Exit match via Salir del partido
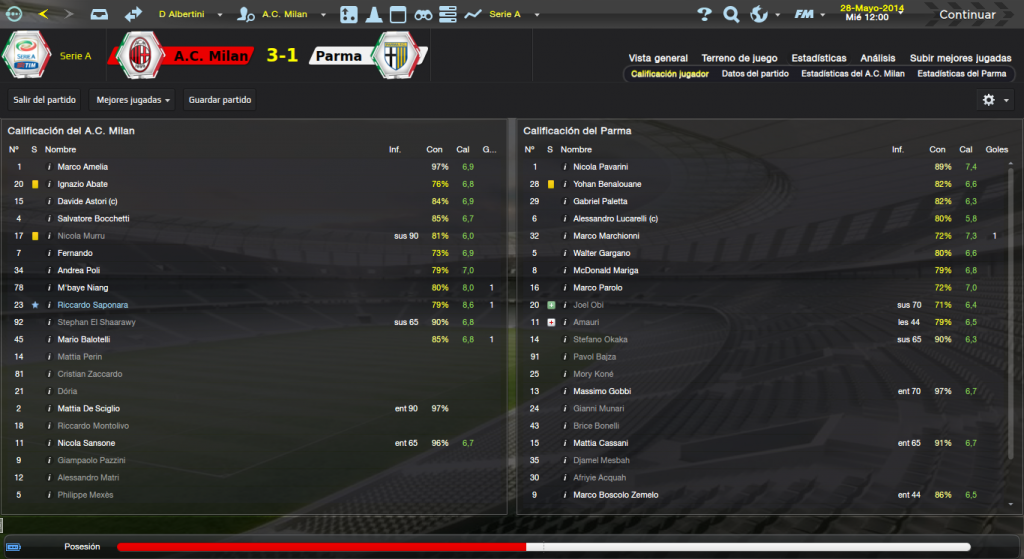This screenshot has width=1024, height=559. tap(44, 99)
